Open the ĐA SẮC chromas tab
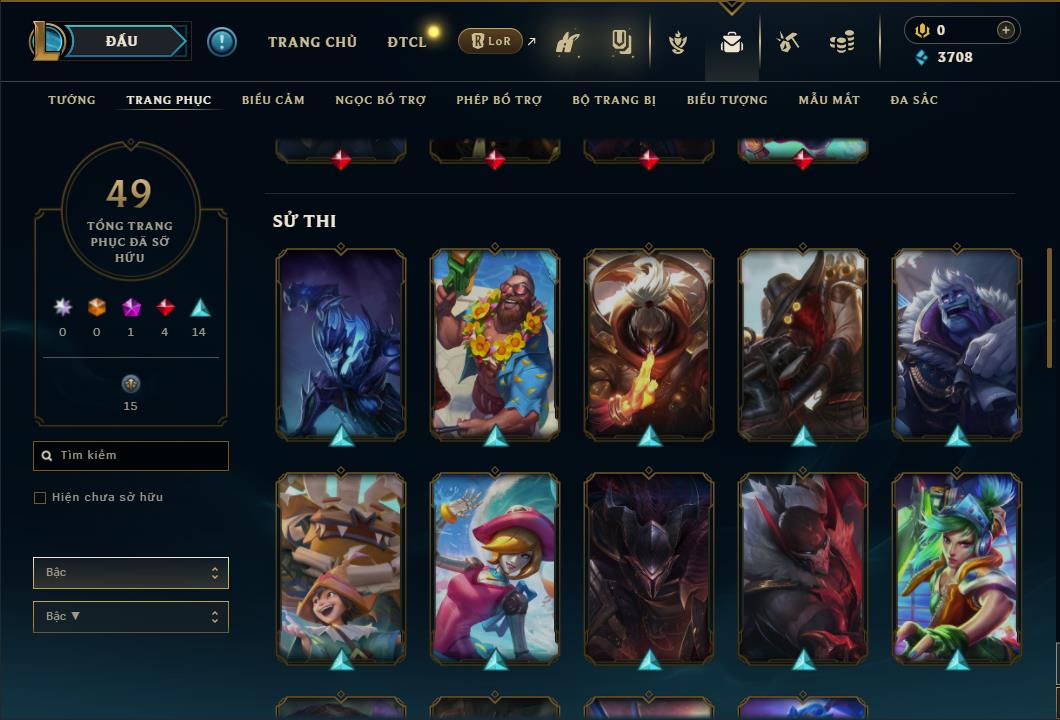The height and width of the screenshot is (720, 1060). 914,100
